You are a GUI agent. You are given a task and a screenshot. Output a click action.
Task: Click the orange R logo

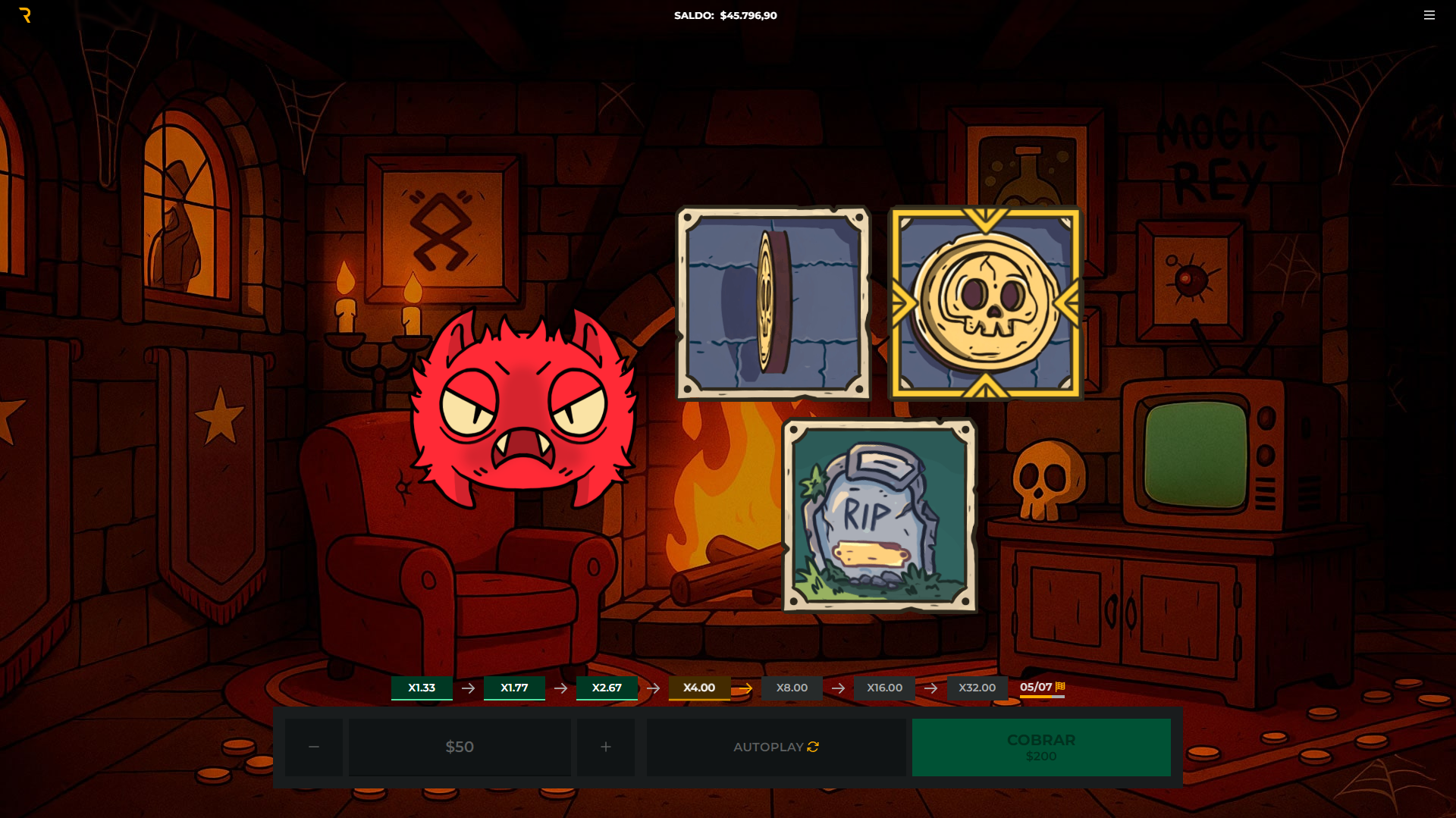25,15
